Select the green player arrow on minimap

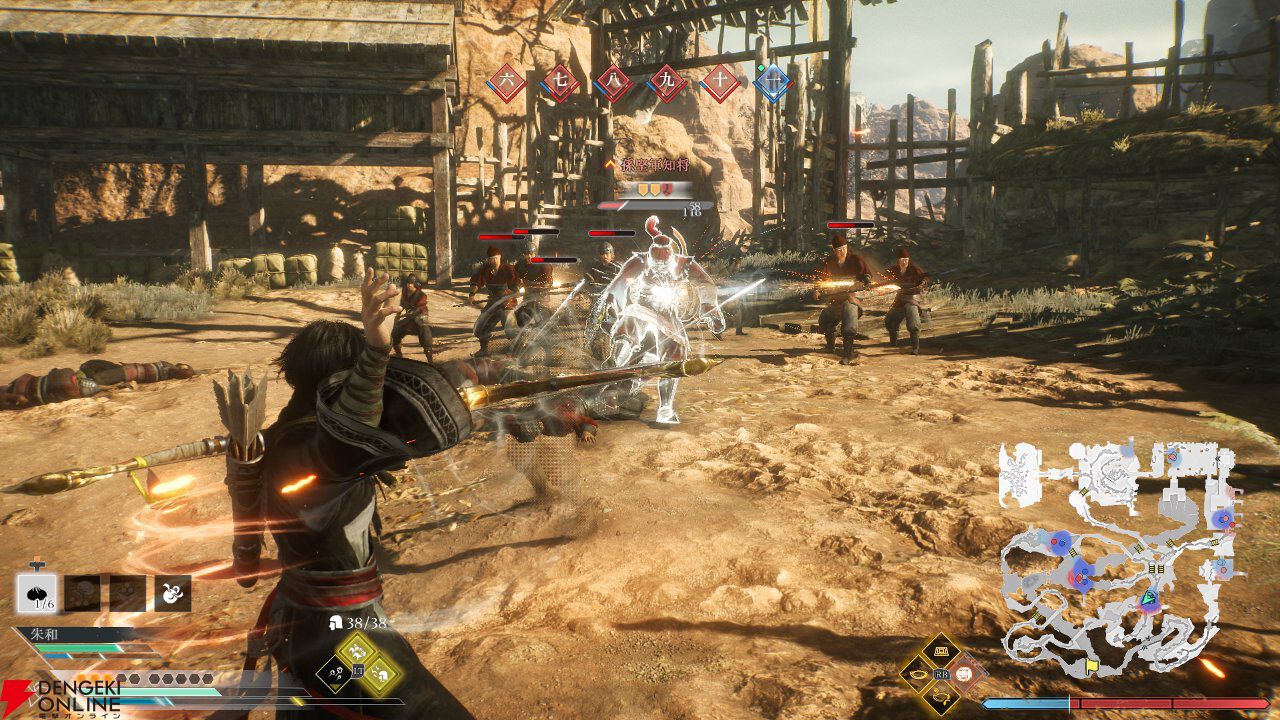[x=1150, y=600]
